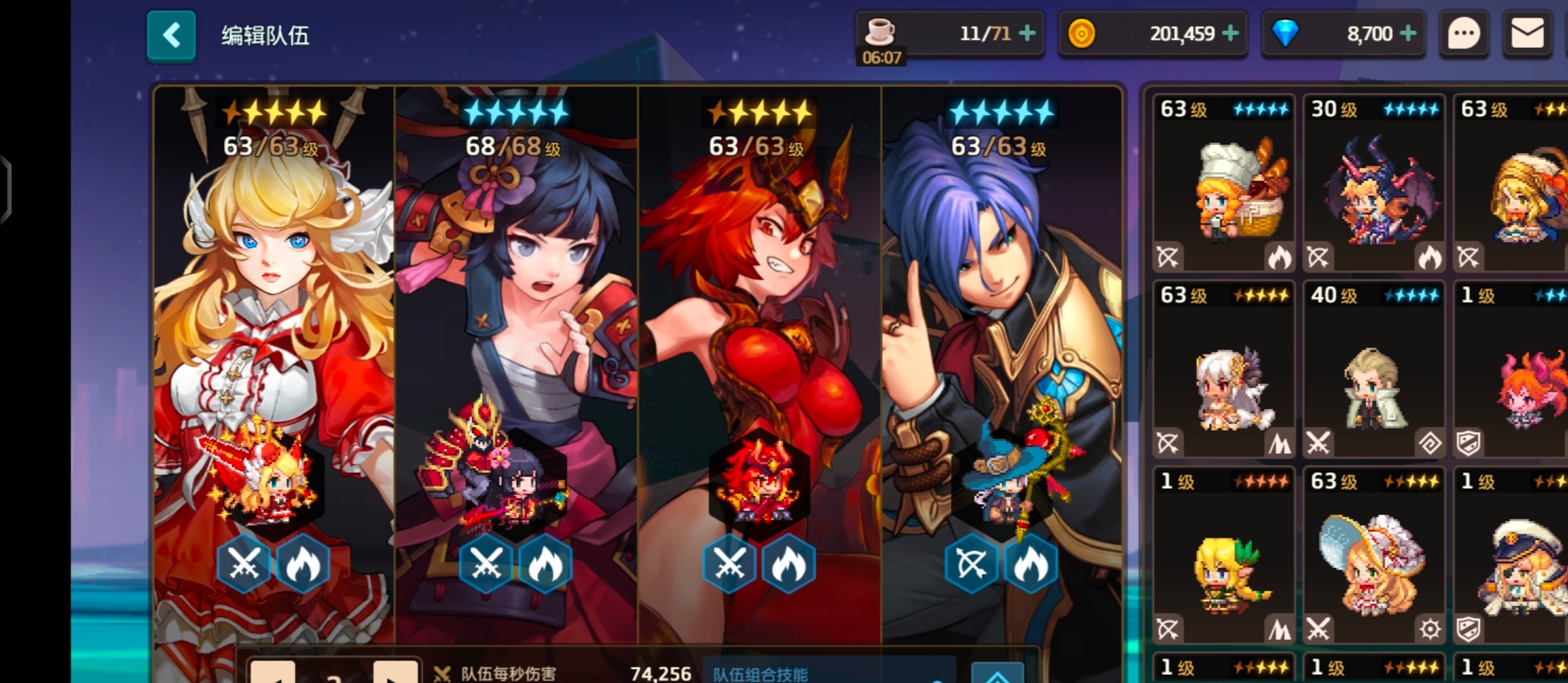Choose the level 1 green elf archer hero
Screen dimensions: 1568x683
tap(1224, 555)
